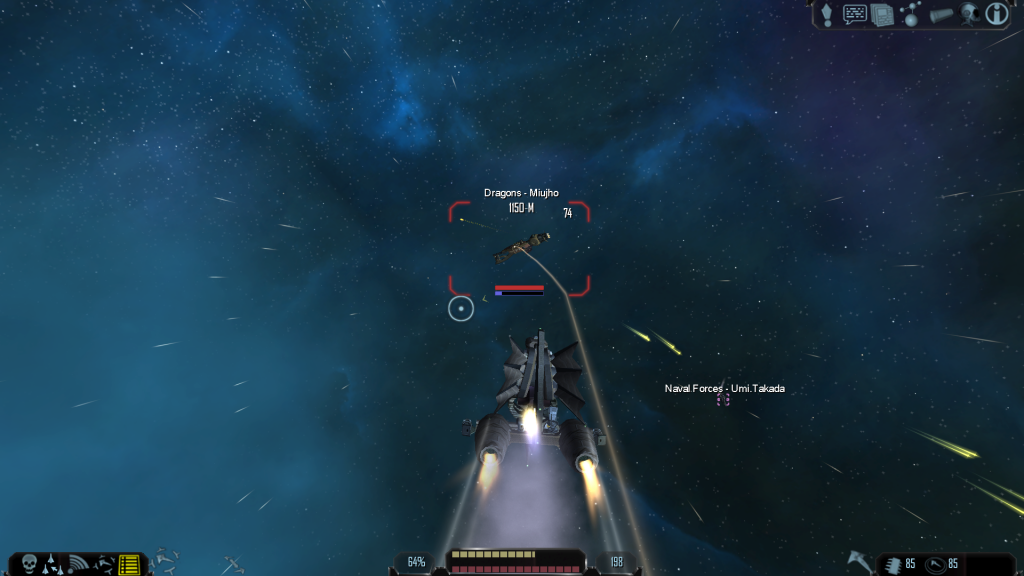Screen dimensions: 1024x576
Task: Open the information card icon
Action: [x=996, y=14]
